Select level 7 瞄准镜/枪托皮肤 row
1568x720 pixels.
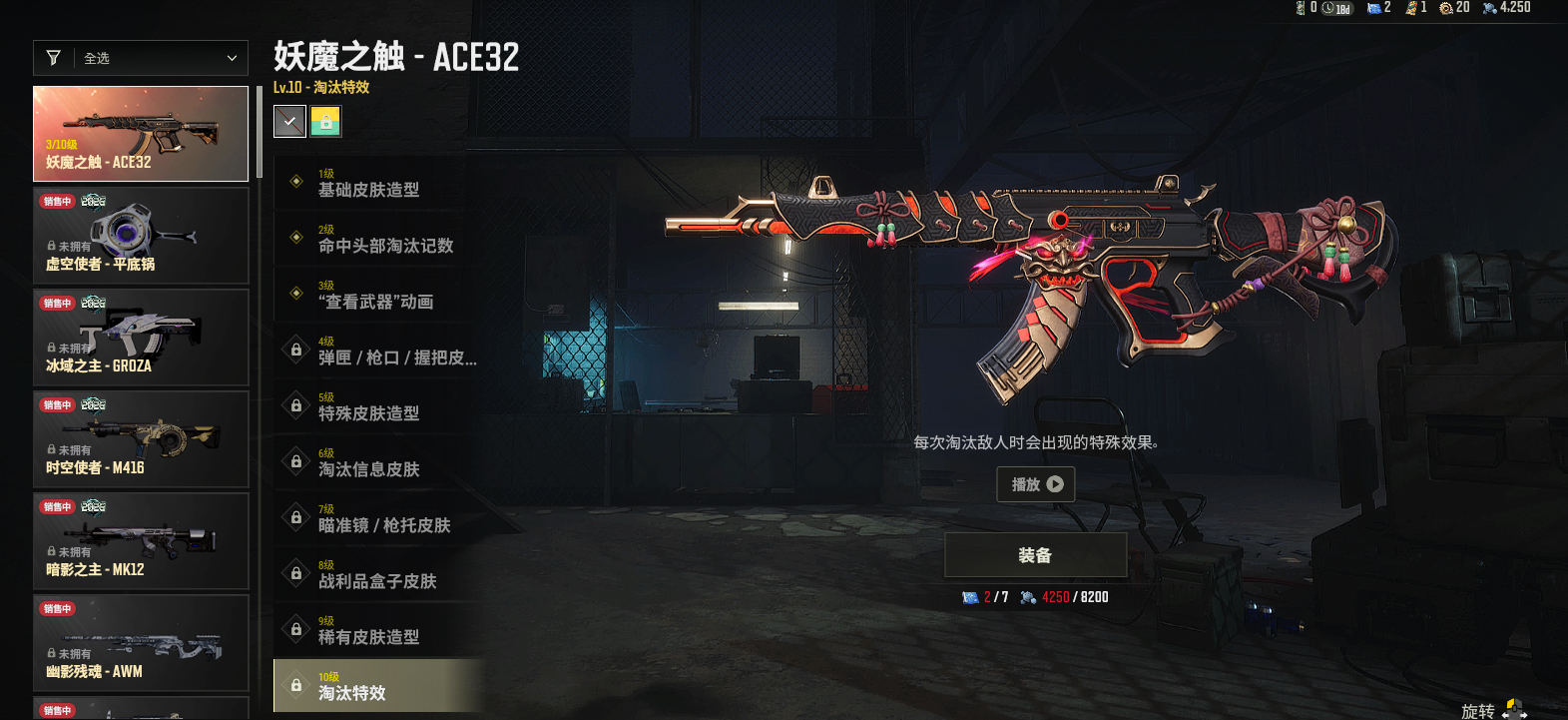[x=379, y=517]
